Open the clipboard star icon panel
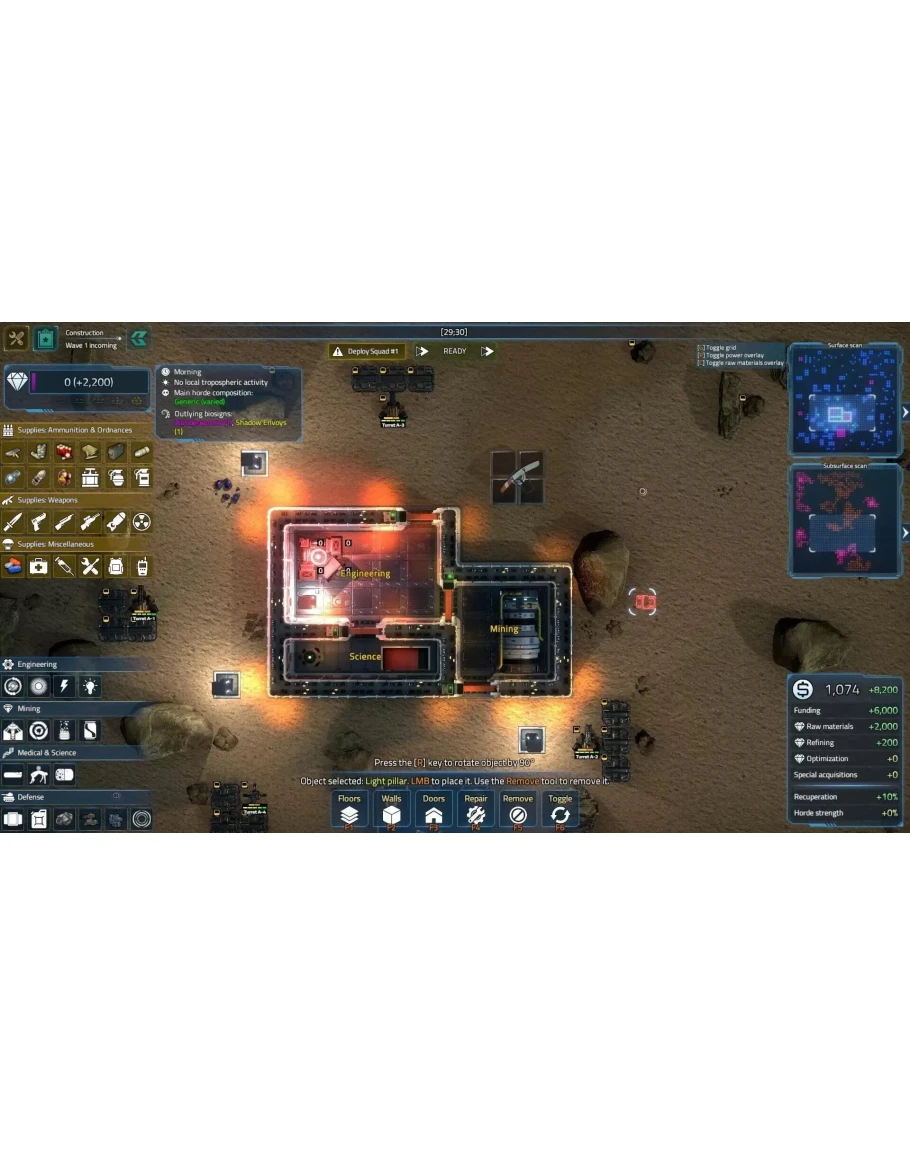Viewport: 910px width, 1155px height. (44, 339)
